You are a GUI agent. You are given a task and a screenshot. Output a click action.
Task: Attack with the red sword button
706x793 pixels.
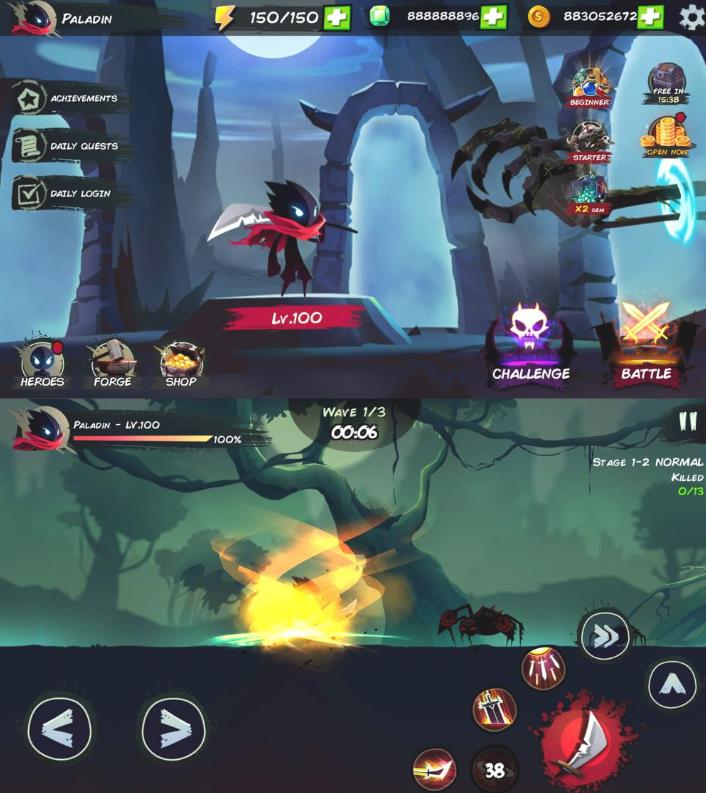tap(578, 741)
